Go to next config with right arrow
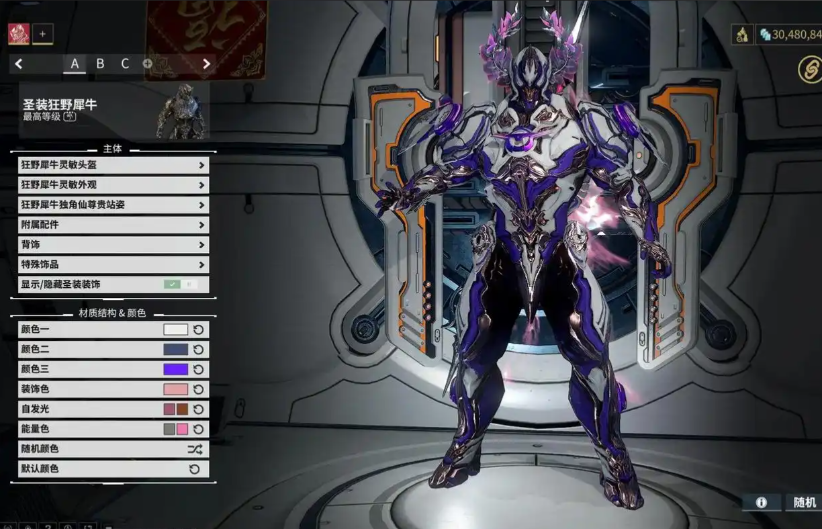The height and width of the screenshot is (529, 822). coord(207,64)
